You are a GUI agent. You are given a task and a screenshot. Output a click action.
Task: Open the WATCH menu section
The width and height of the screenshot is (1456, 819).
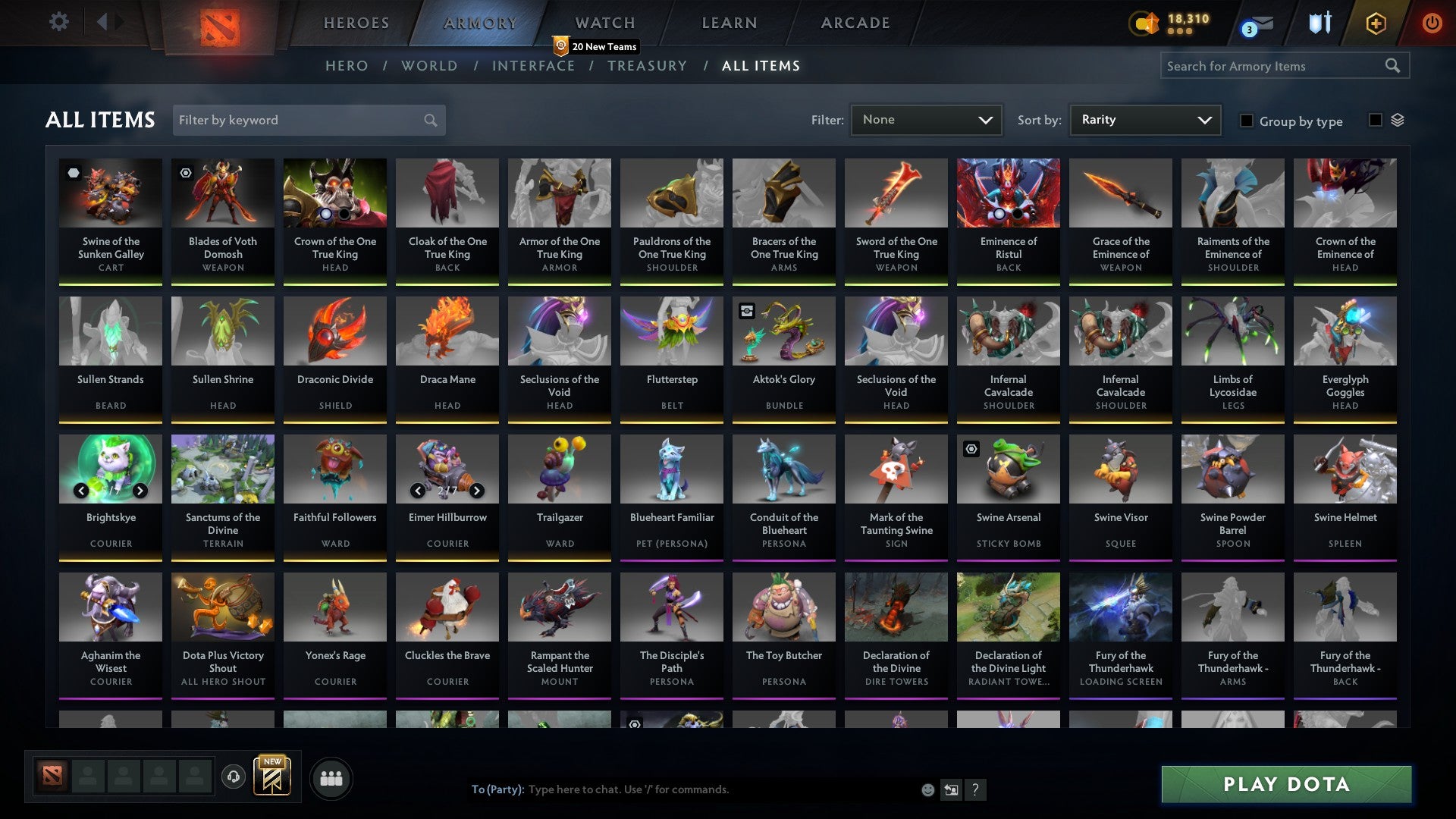point(604,23)
